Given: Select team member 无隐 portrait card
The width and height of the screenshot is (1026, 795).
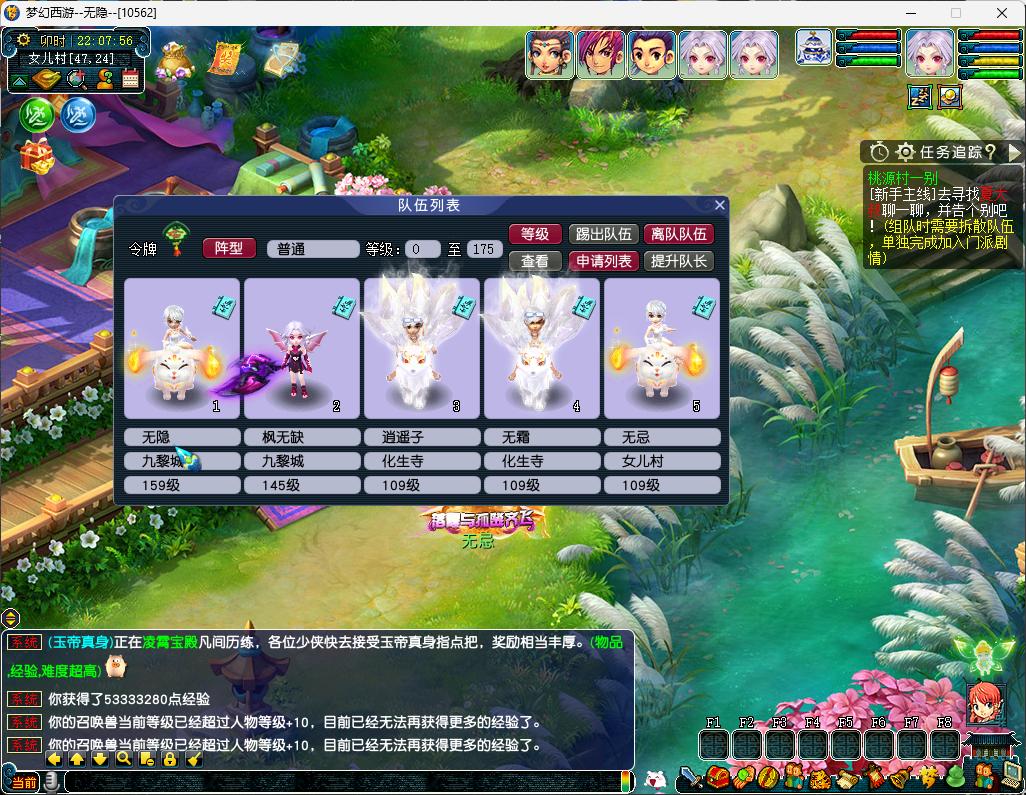Looking at the screenshot, I should pos(182,348).
